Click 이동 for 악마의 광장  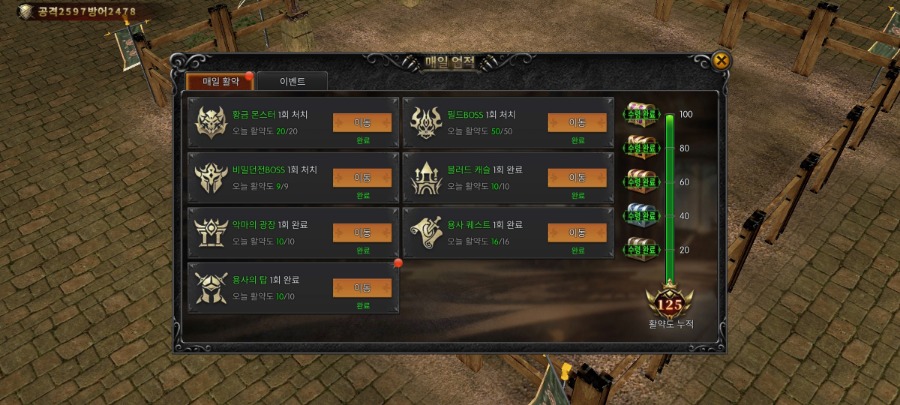[362, 232]
